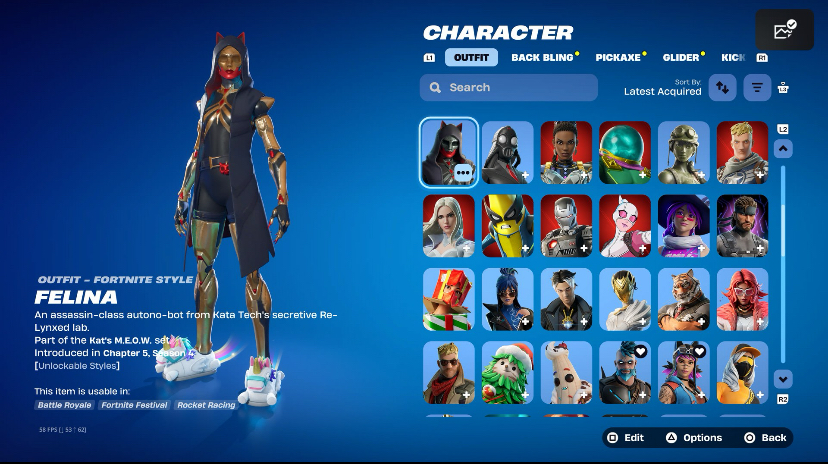Click the scroll up arrow button
The image size is (828, 464).
[783, 149]
